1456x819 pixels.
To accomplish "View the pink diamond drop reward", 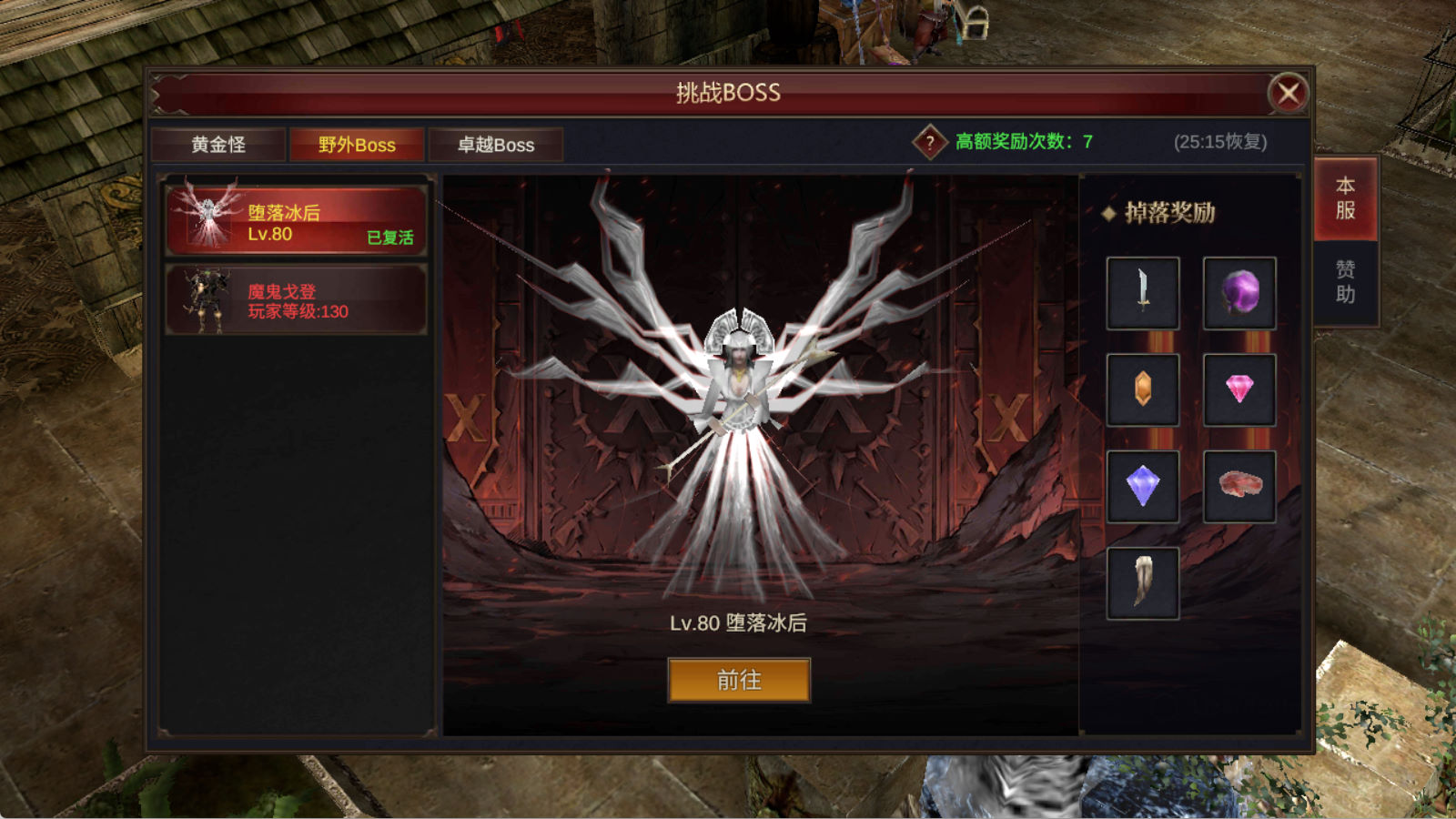I will coord(1239,389).
